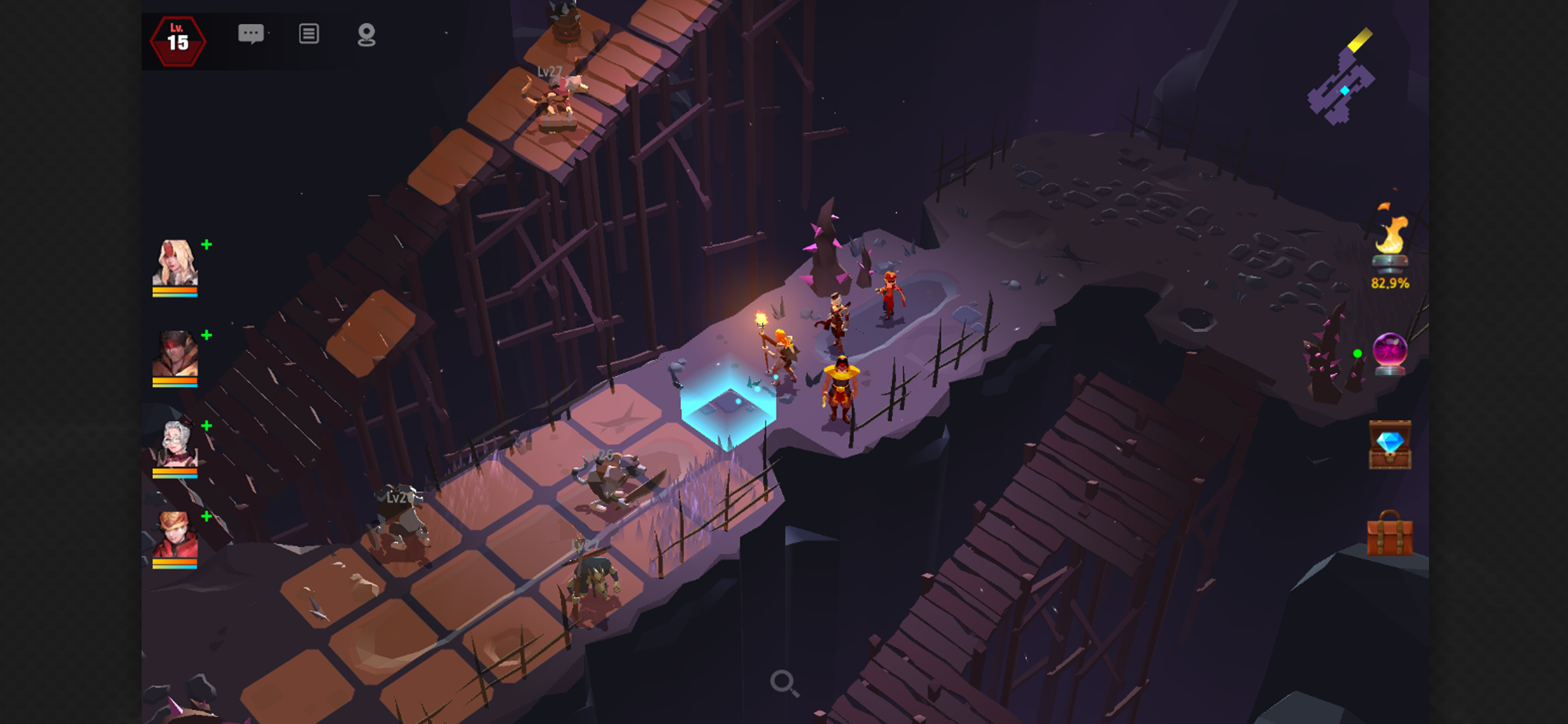Click the map location pin icon
1568x724 pixels.
coord(366,35)
